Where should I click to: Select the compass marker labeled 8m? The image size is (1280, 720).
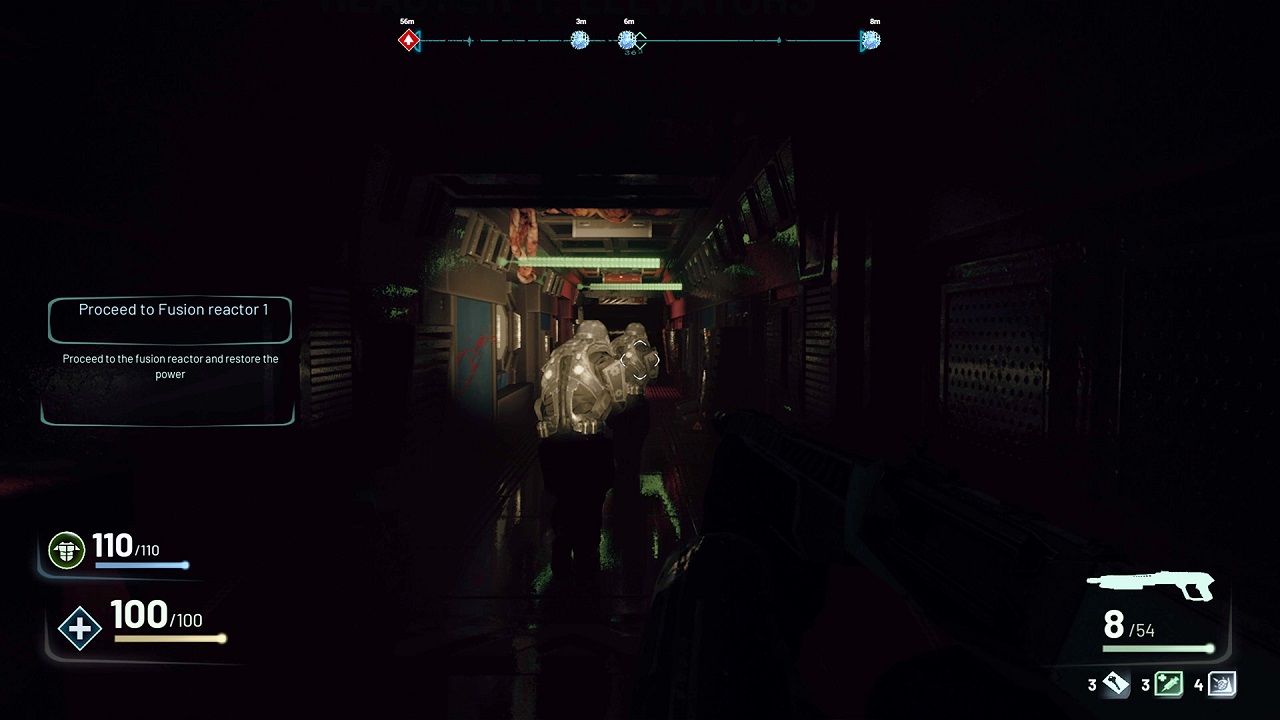click(871, 41)
